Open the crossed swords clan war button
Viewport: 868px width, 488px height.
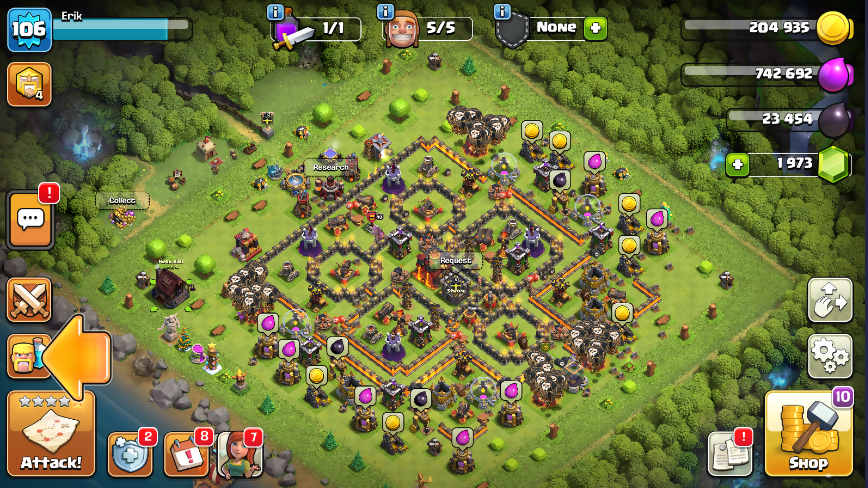click(x=29, y=299)
